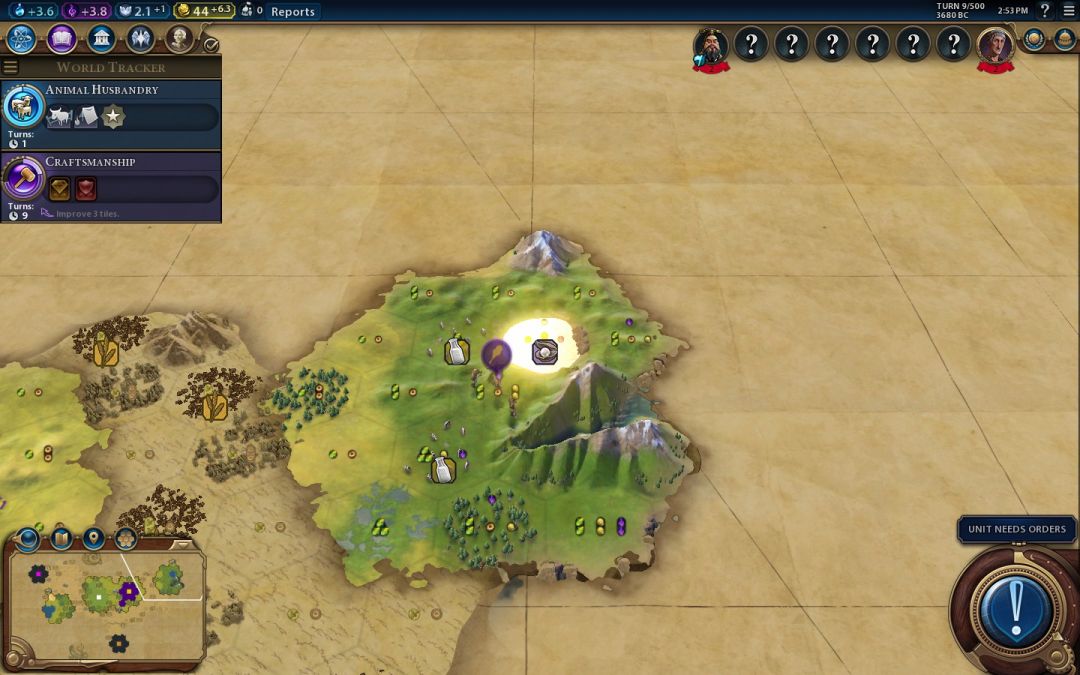Click the round action button with exclamation mark
Viewport: 1080px width, 675px height.
tap(1017, 607)
